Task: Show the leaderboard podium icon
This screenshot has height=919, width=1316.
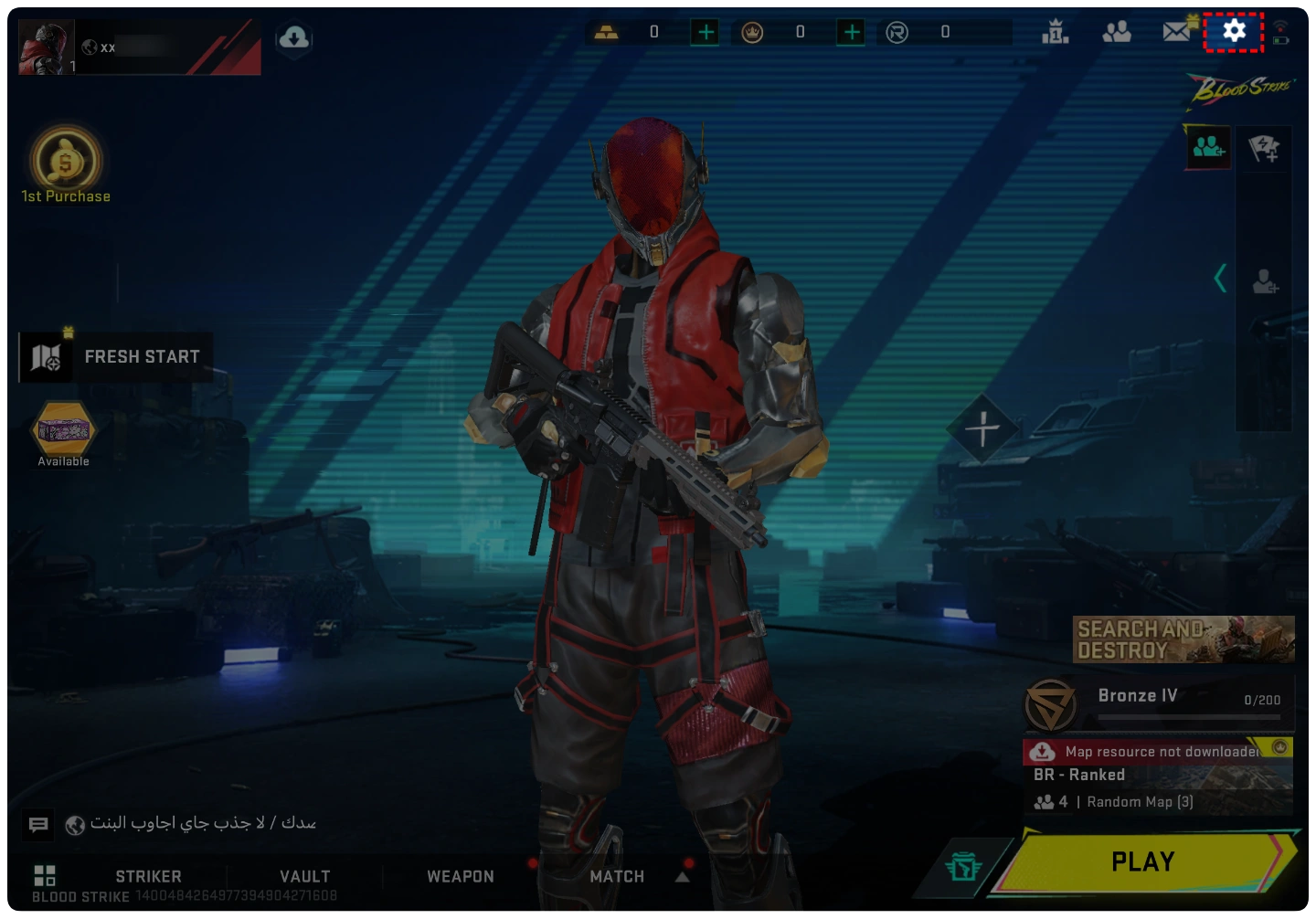Action: 1056,33
